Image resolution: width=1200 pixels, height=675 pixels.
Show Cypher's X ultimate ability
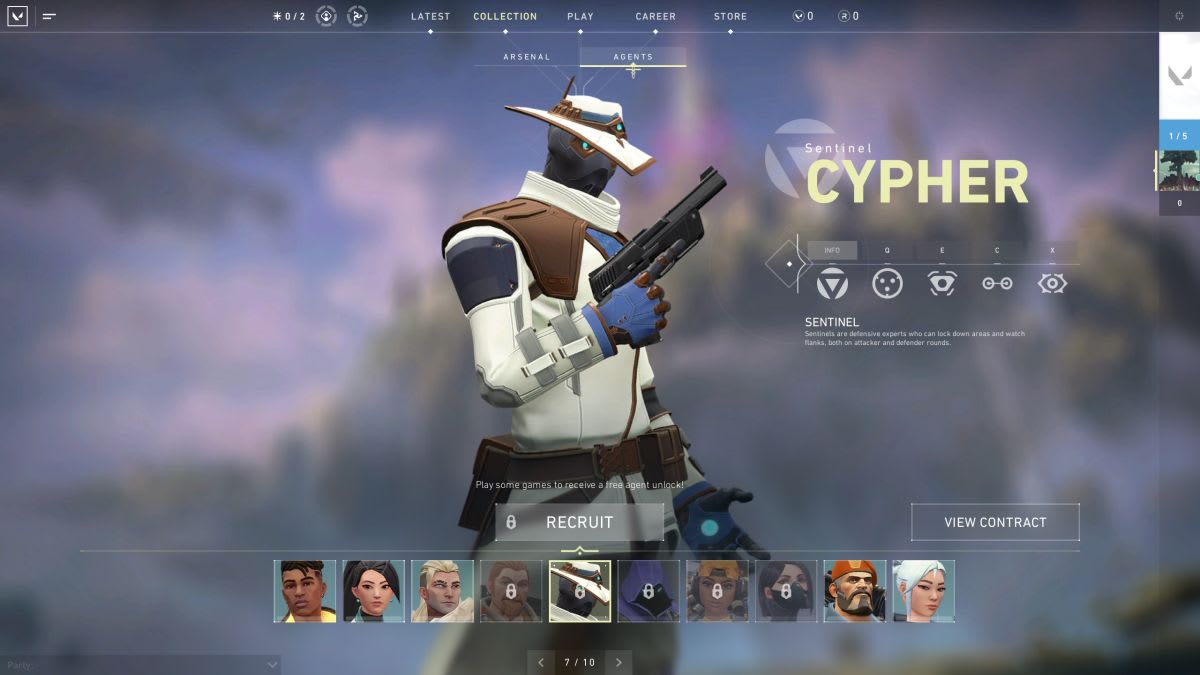1052,283
